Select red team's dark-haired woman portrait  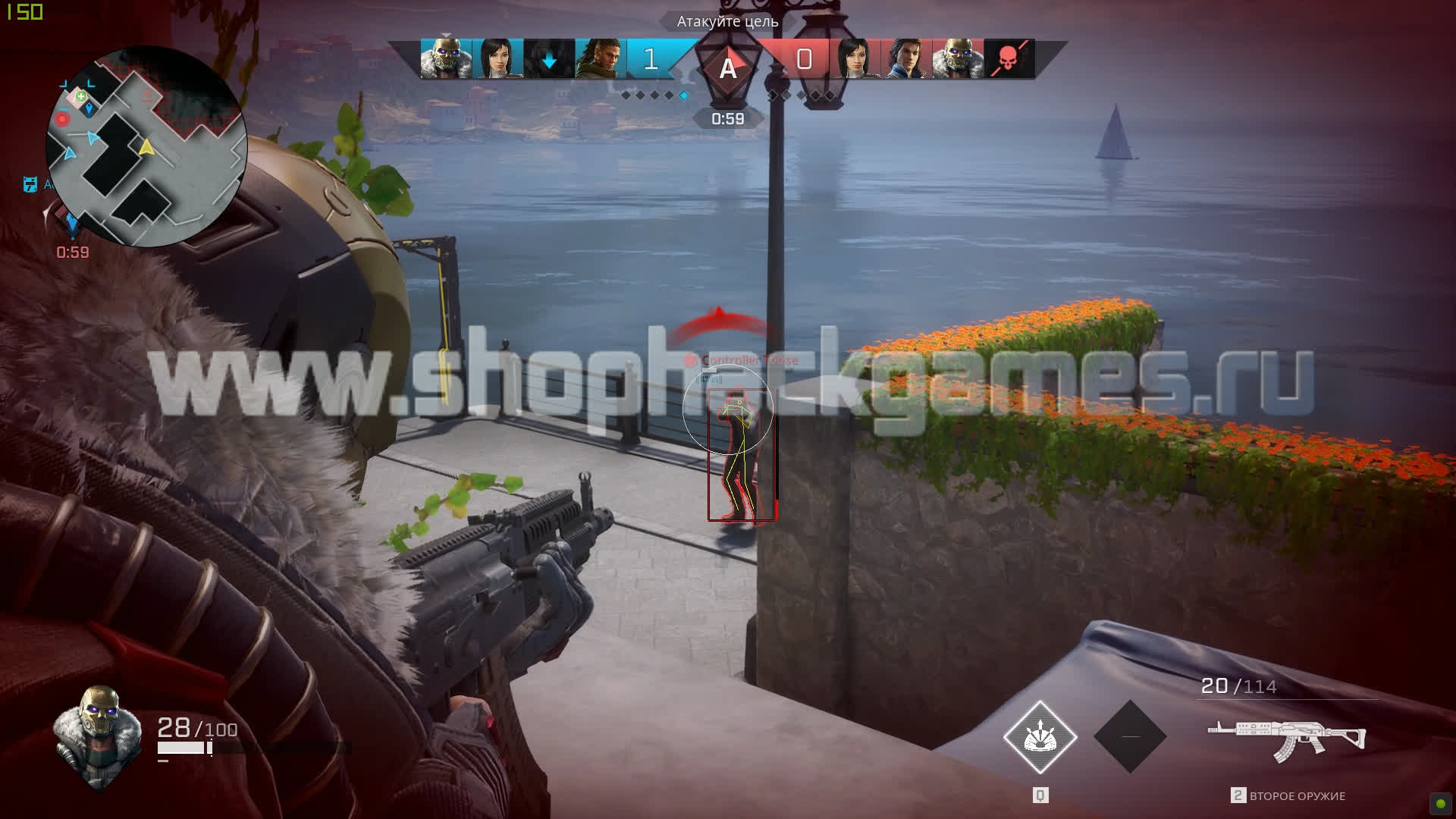point(855,59)
